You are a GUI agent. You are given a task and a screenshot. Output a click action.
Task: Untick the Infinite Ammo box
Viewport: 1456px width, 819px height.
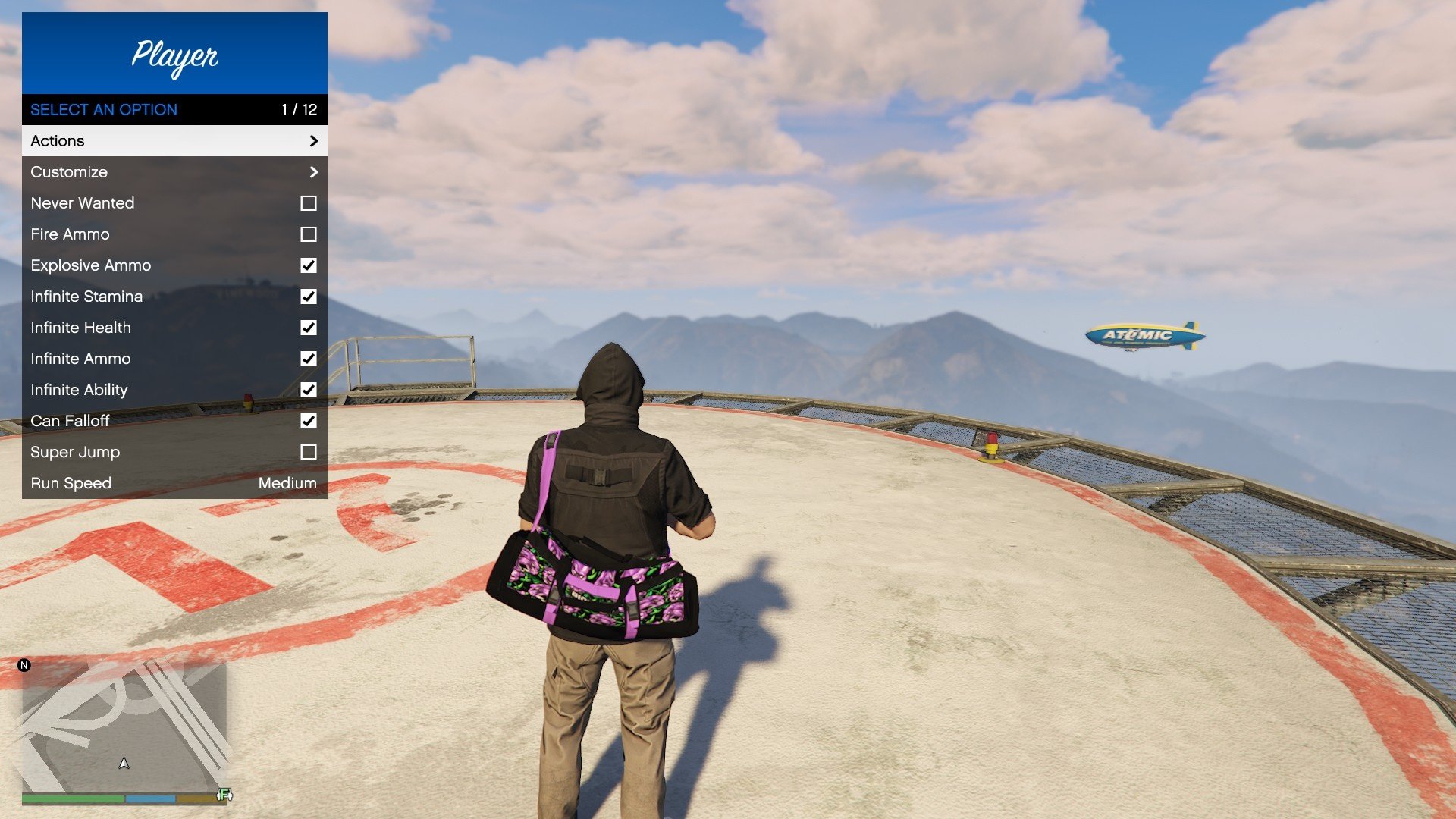(308, 359)
